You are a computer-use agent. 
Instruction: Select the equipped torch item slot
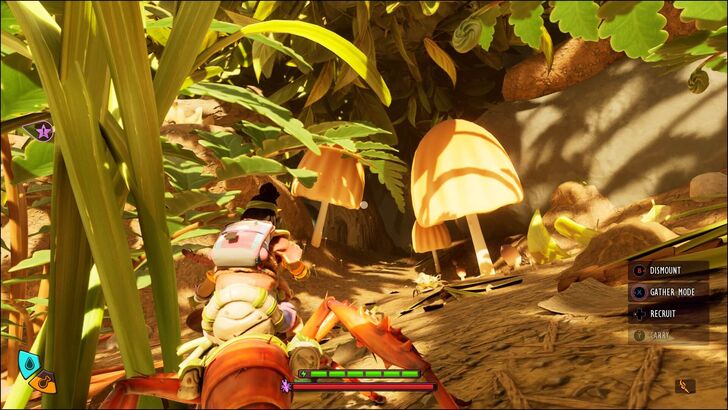(x=685, y=385)
